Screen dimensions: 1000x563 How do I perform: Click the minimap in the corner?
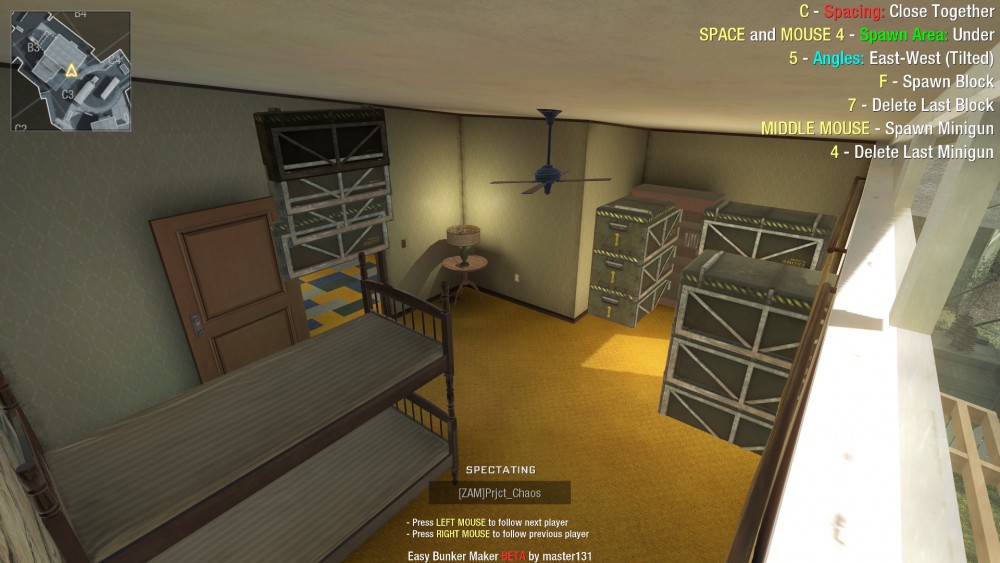71,71
